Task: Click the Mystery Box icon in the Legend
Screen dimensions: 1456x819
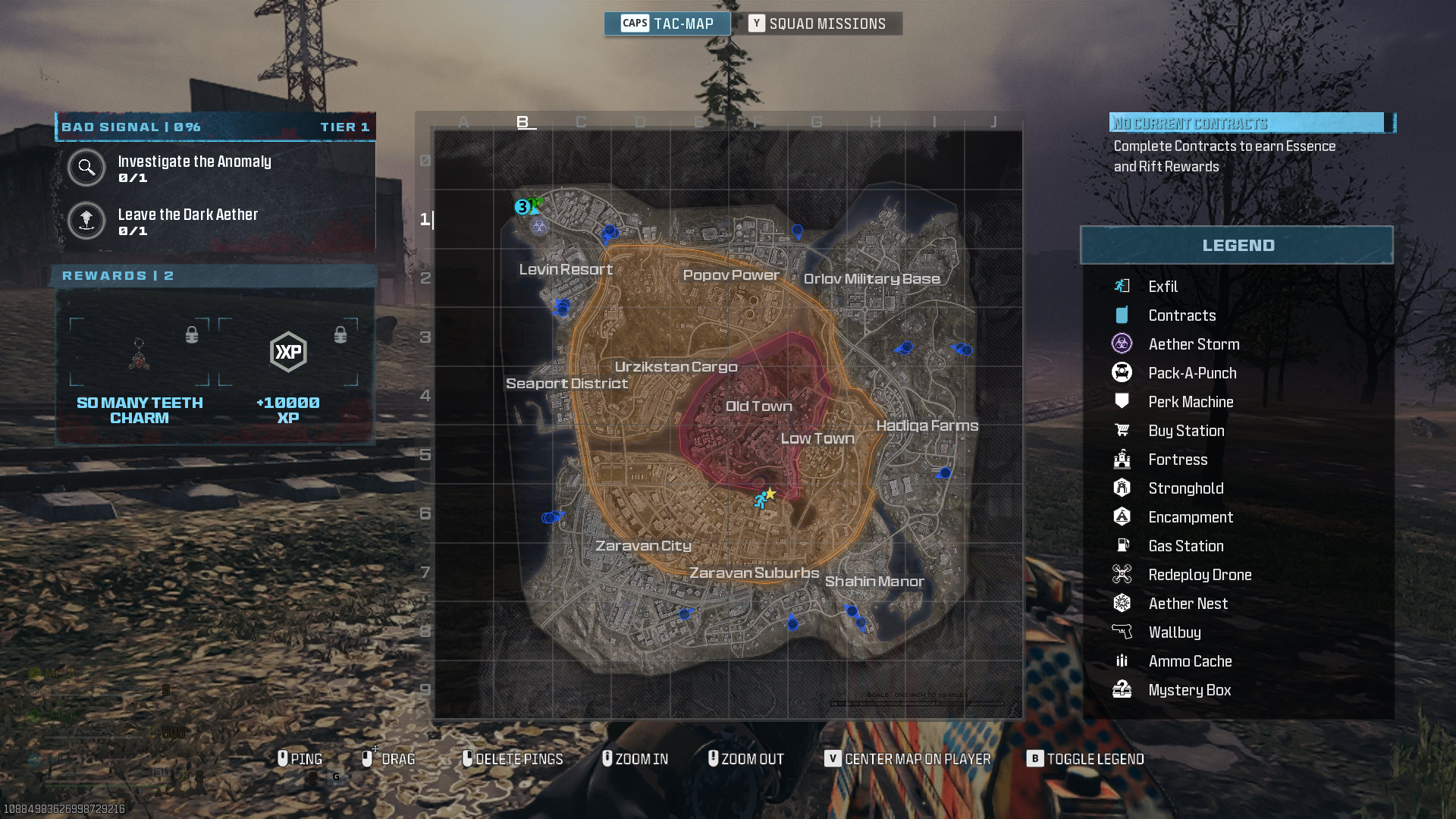Action: click(x=1123, y=689)
